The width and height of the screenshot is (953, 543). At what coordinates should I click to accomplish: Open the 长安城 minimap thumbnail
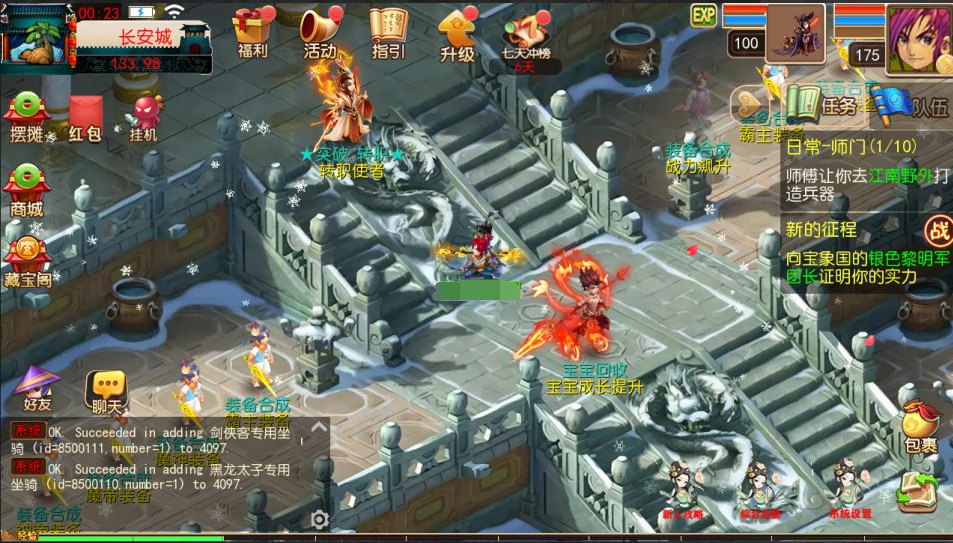coord(39,40)
